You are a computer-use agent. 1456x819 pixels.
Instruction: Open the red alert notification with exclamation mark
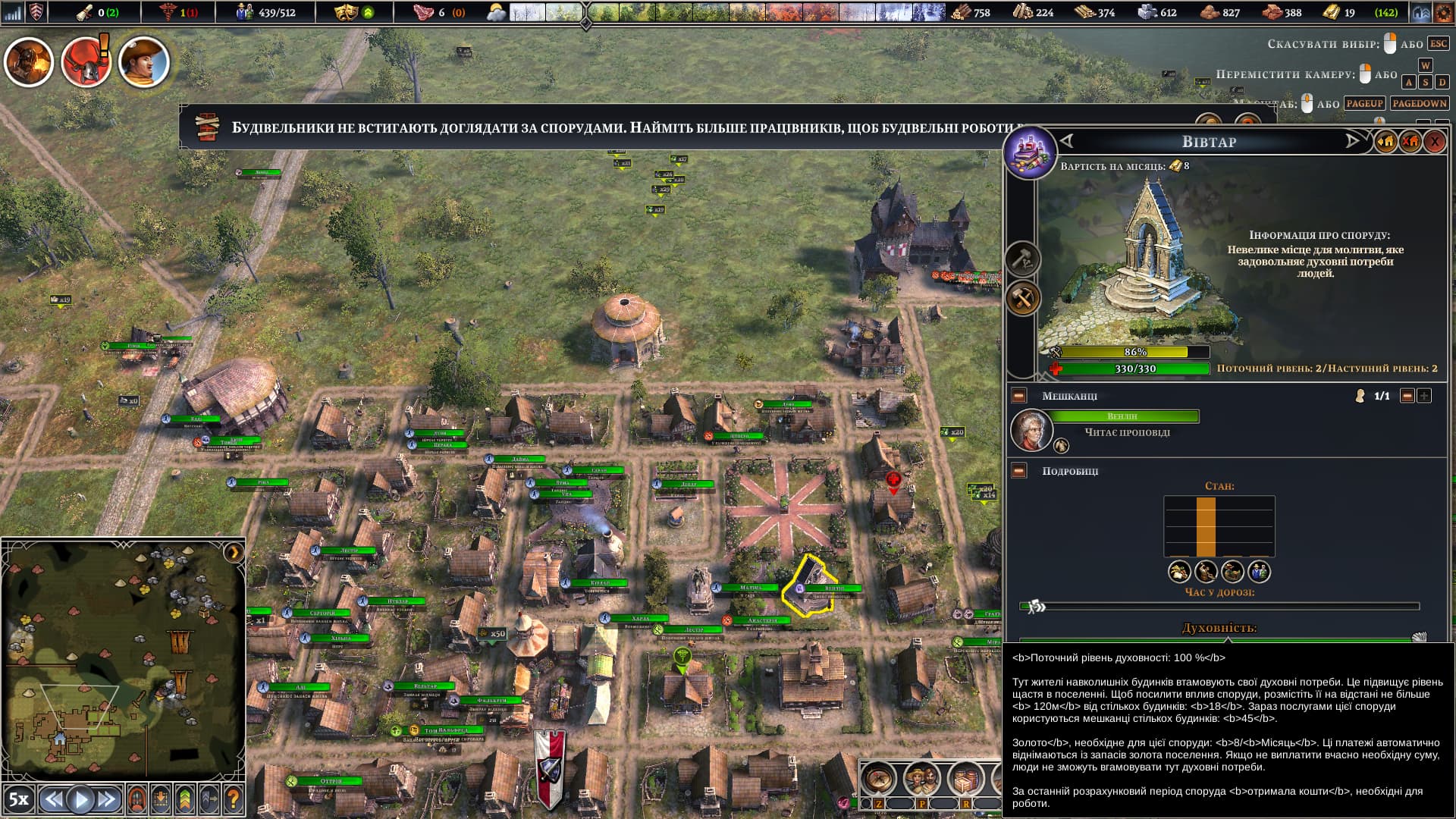(x=86, y=62)
